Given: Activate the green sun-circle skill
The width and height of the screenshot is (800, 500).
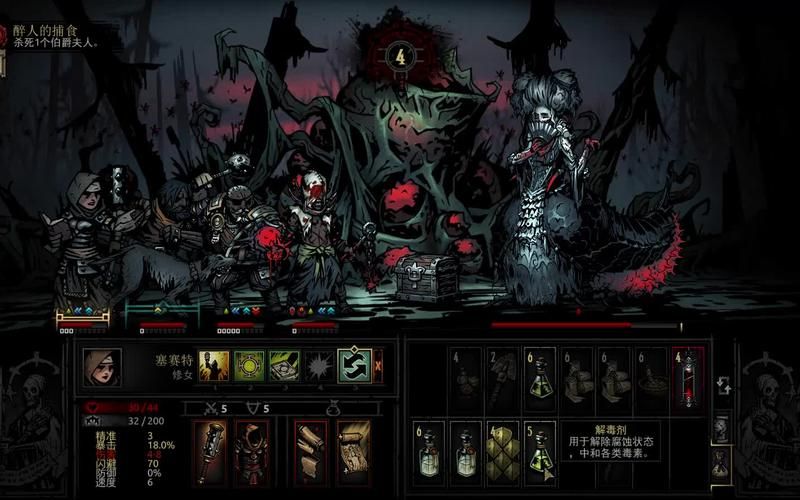Looking at the screenshot, I should [249, 366].
